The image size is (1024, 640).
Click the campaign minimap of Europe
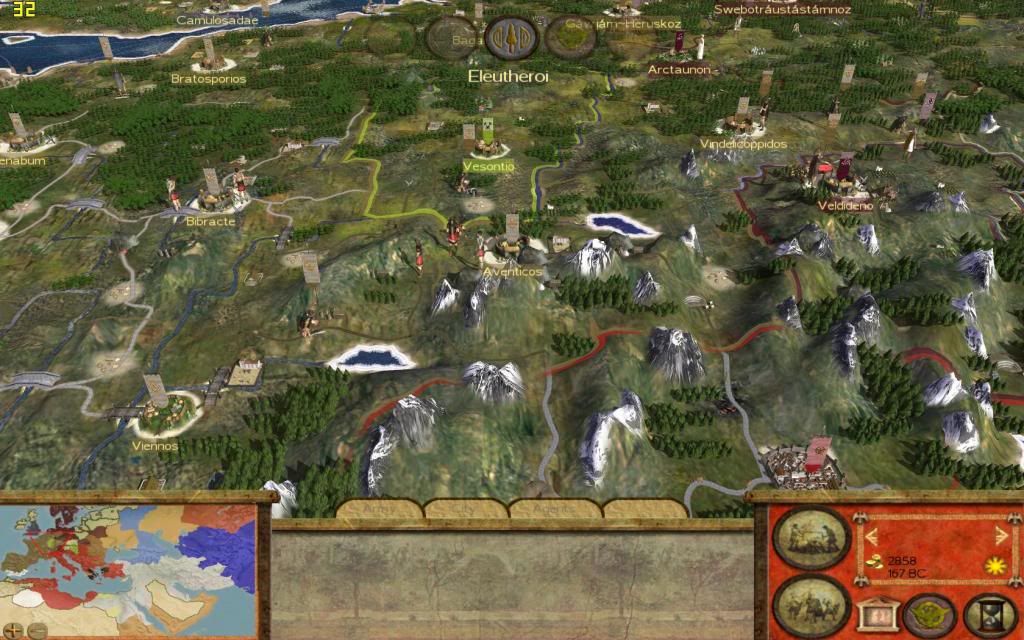coord(128,562)
